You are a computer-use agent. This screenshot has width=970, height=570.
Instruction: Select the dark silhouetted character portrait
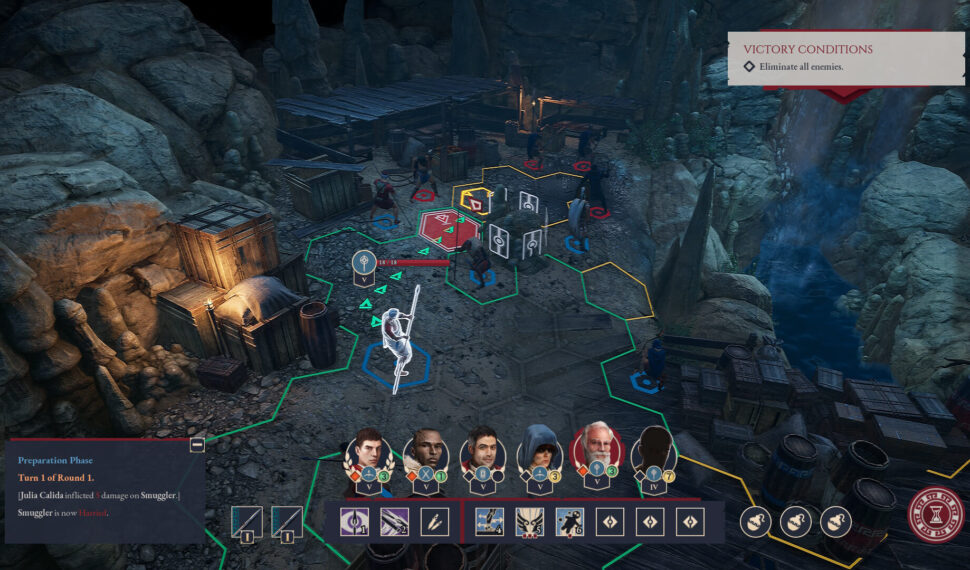point(653,450)
